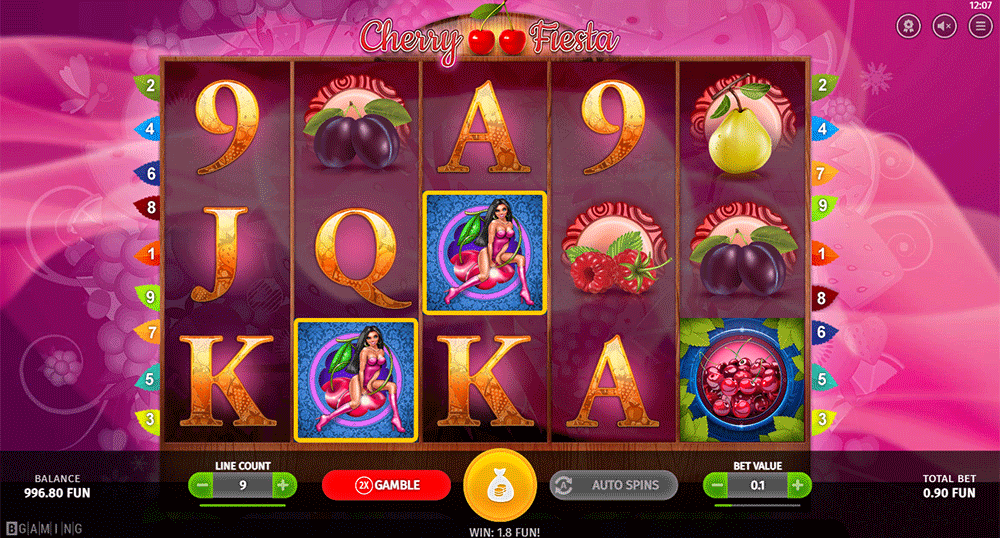The image size is (1000, 538).
Task: Lower the bet value with its minus button
Action: (x=717, y=486)
